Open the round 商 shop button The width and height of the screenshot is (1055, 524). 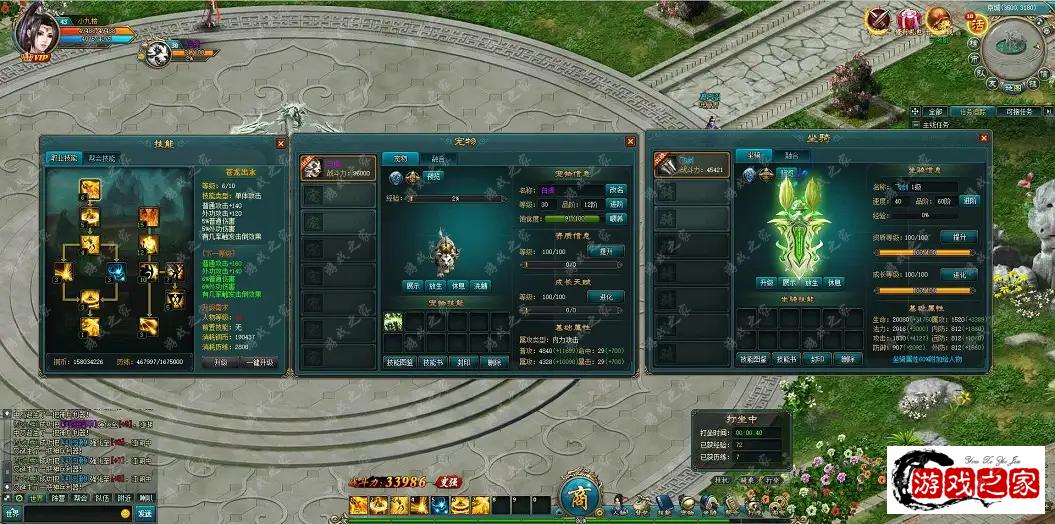pyautogui.click(x=578, y=498)
